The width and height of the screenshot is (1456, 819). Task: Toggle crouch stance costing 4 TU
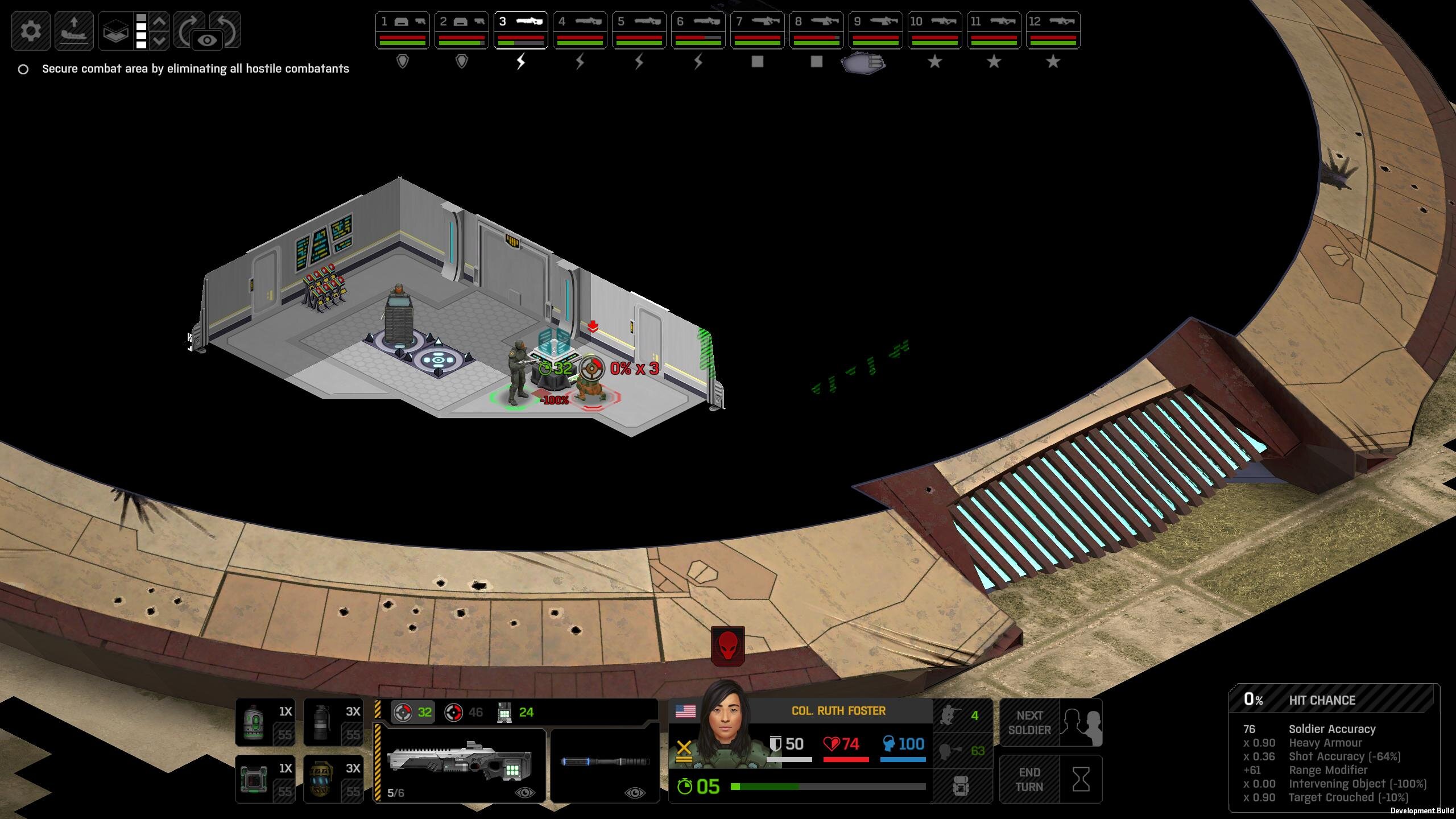click(962, 715)
